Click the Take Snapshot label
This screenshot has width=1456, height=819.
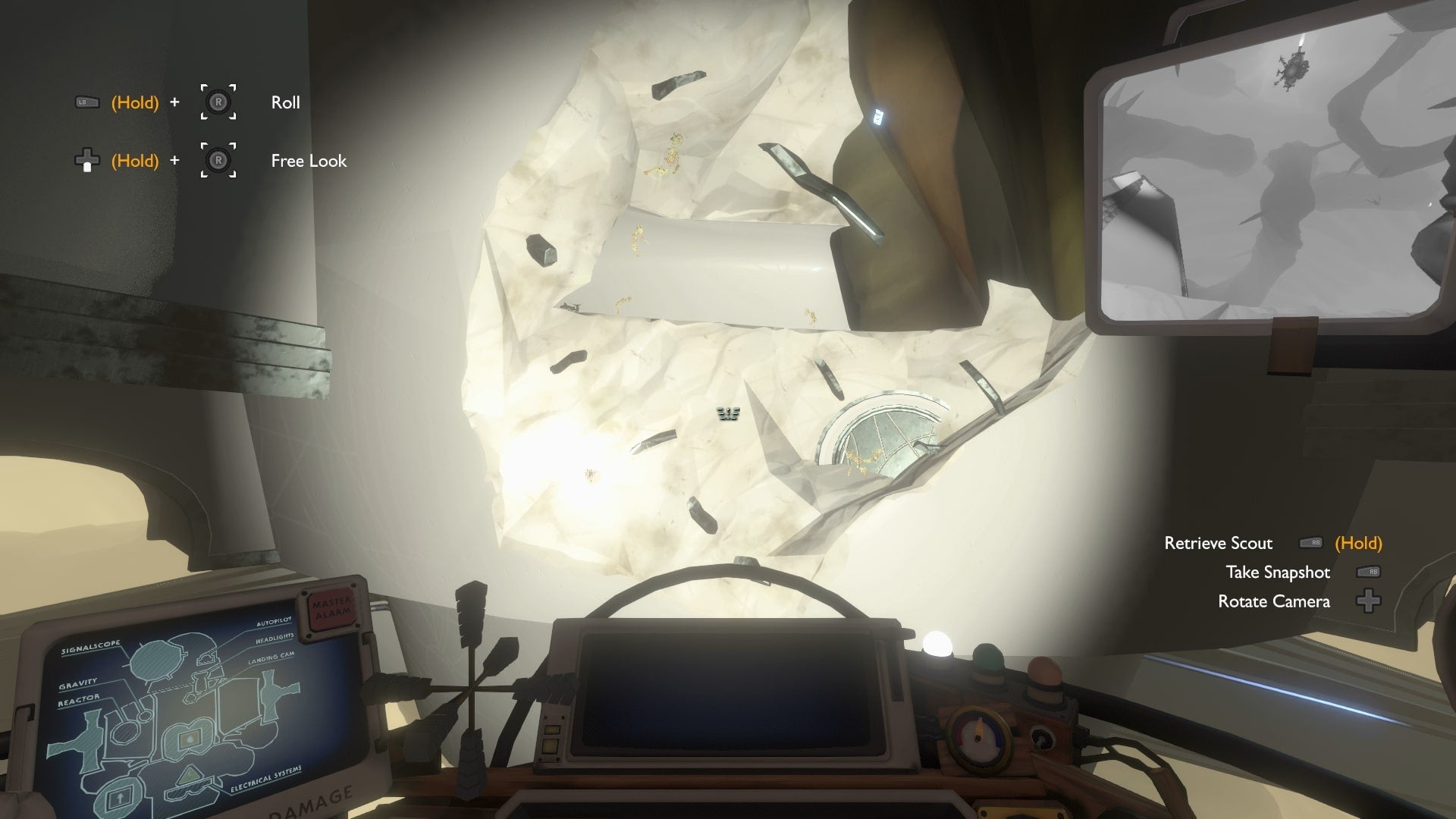[x=1279, y=573]
